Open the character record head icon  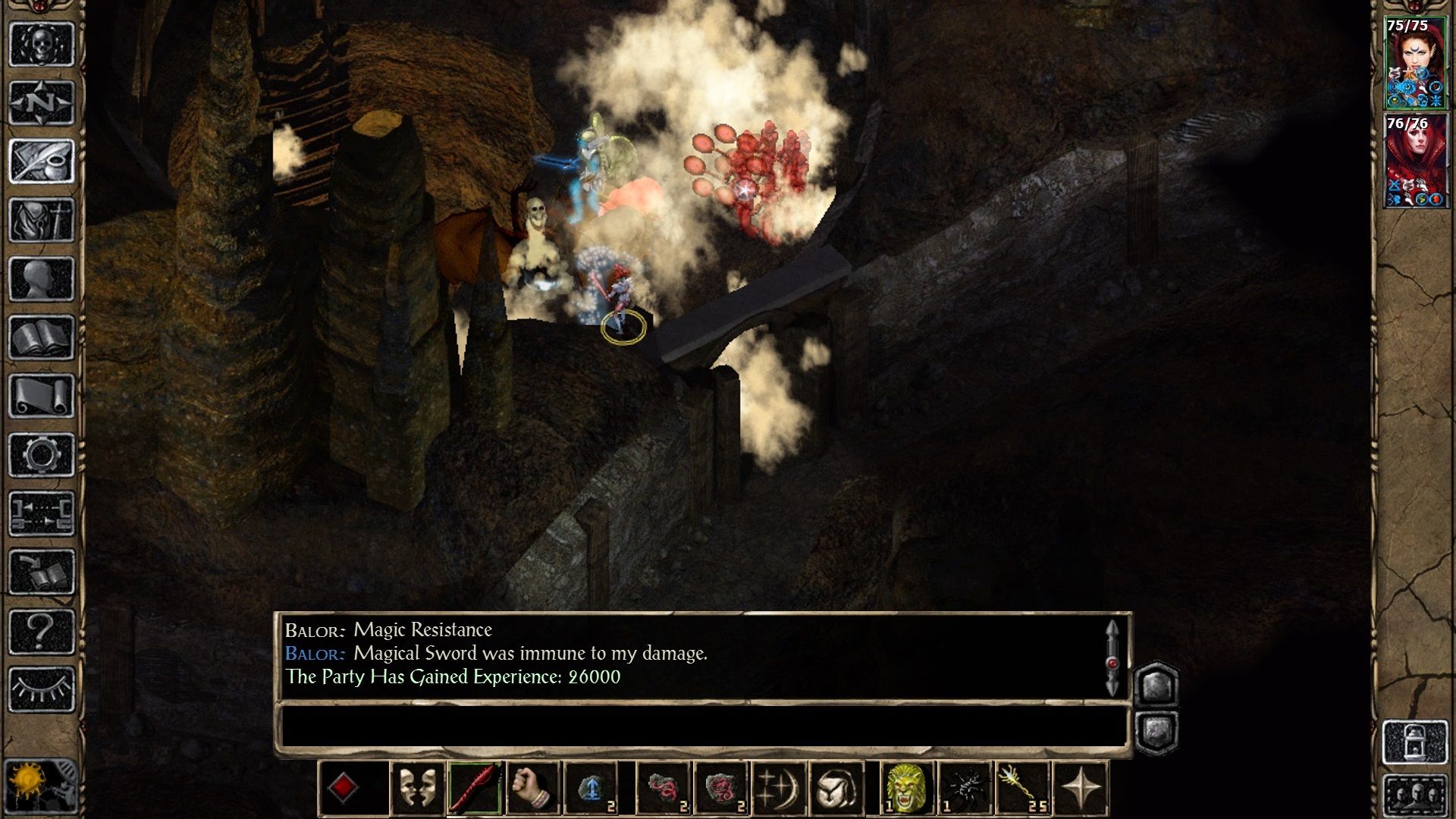(x=42, y=278)
